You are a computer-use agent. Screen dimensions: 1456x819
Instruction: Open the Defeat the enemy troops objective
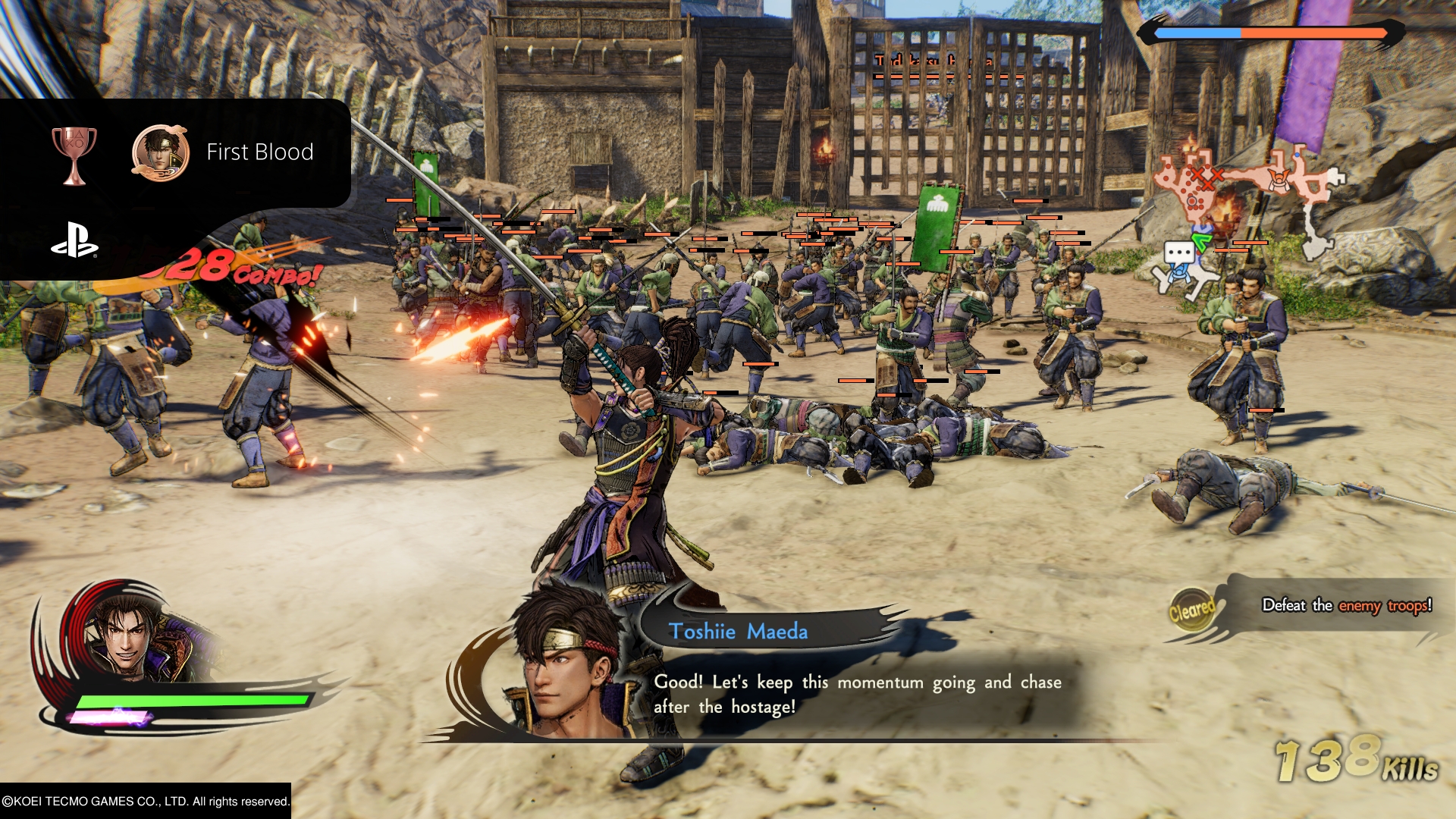tap(1346, 605)
